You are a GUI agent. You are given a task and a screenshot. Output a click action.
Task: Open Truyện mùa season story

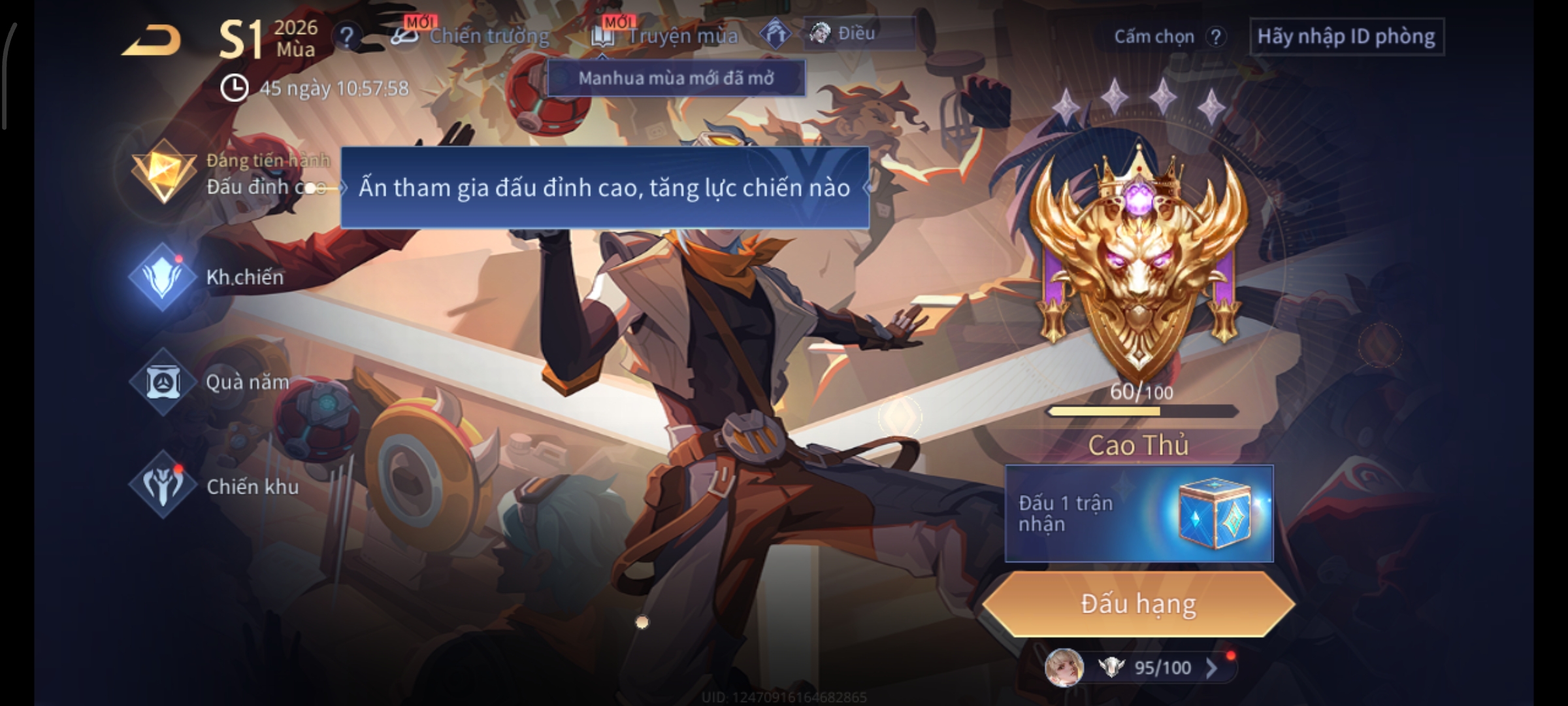(x=666, y=35)
